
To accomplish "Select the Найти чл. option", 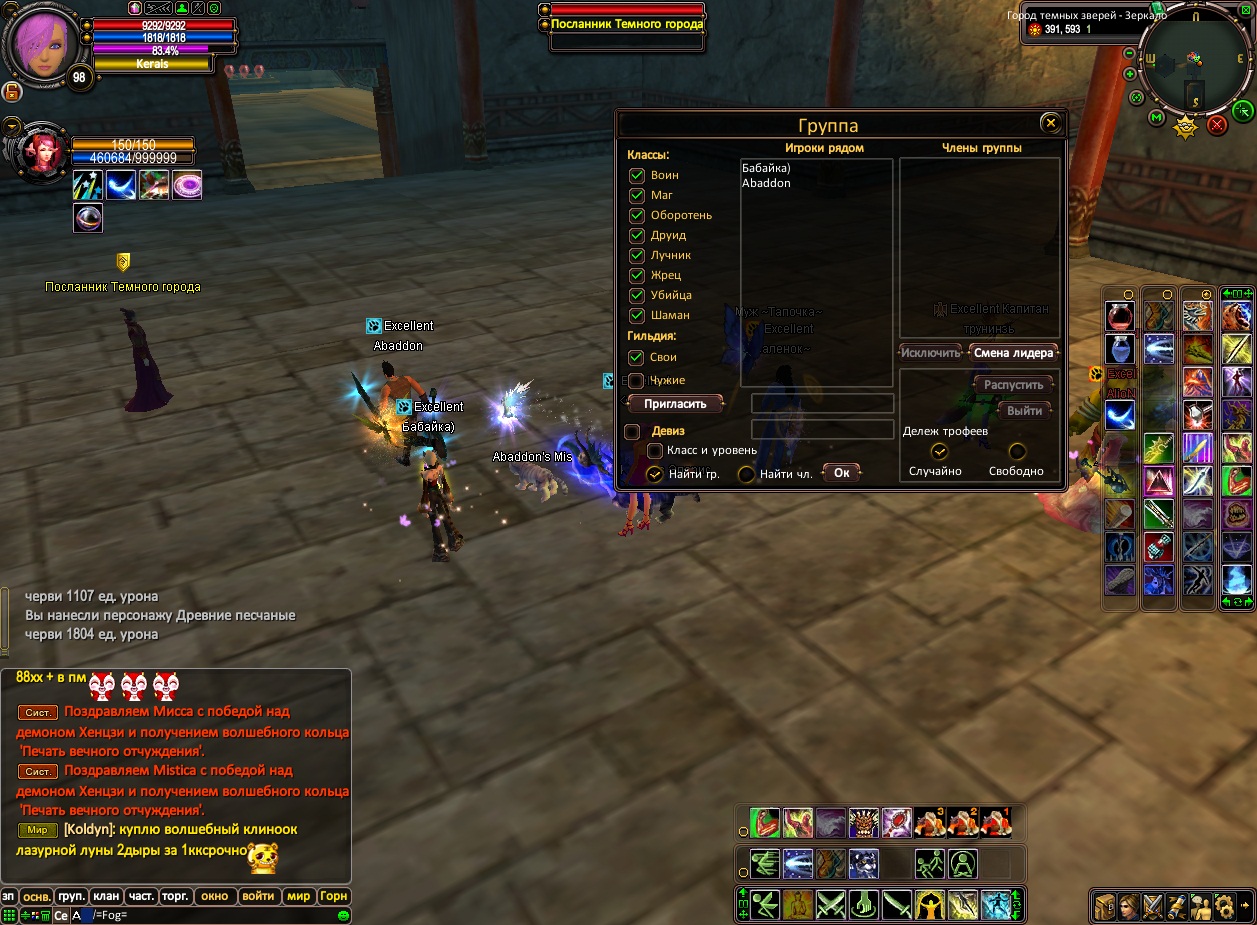I will 746,474.
